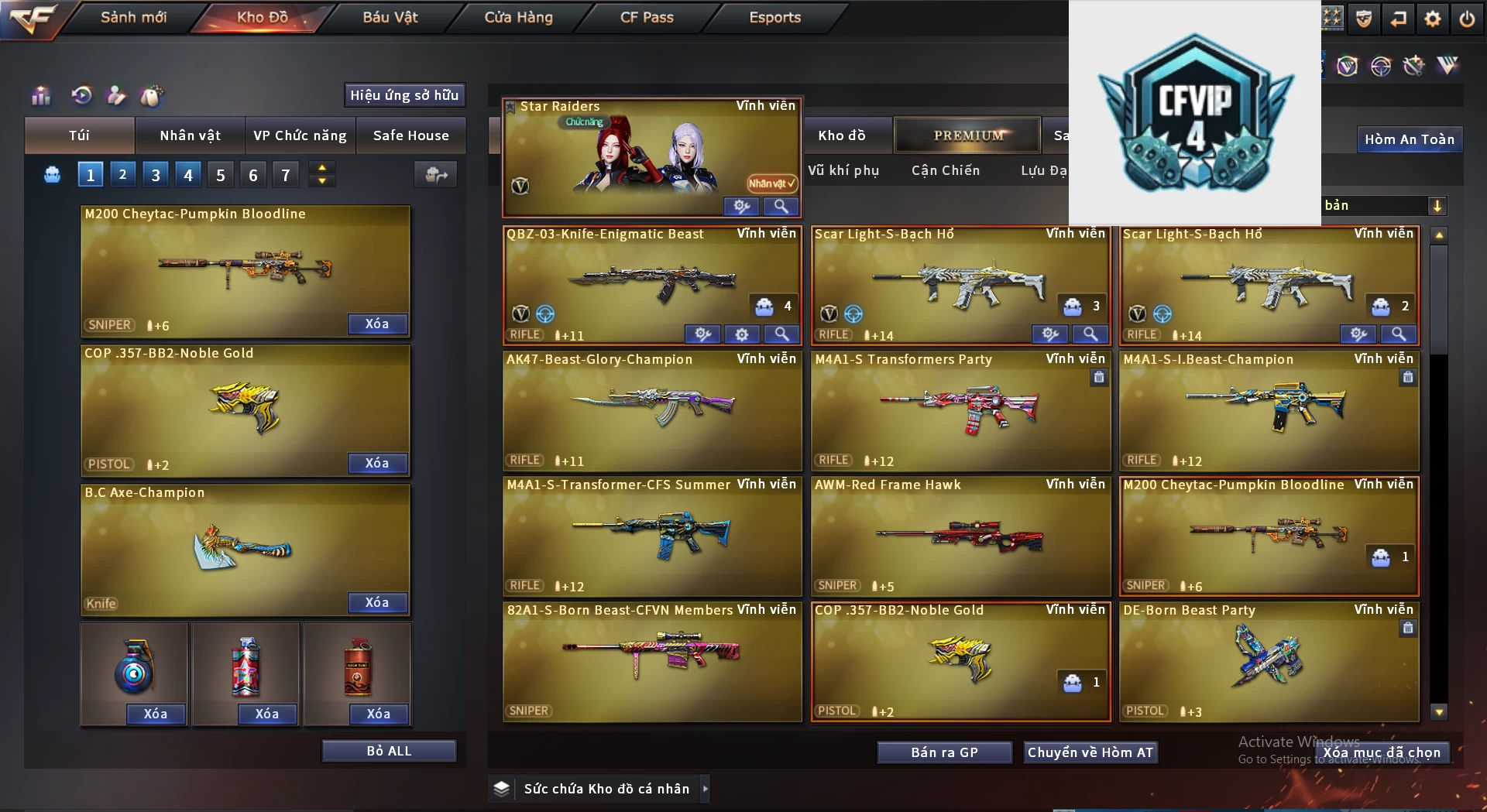This screenshot has height=812, width=1487.
Task: Click Chuyển về Hòm AT button
Action: (x=1090, y=752)
